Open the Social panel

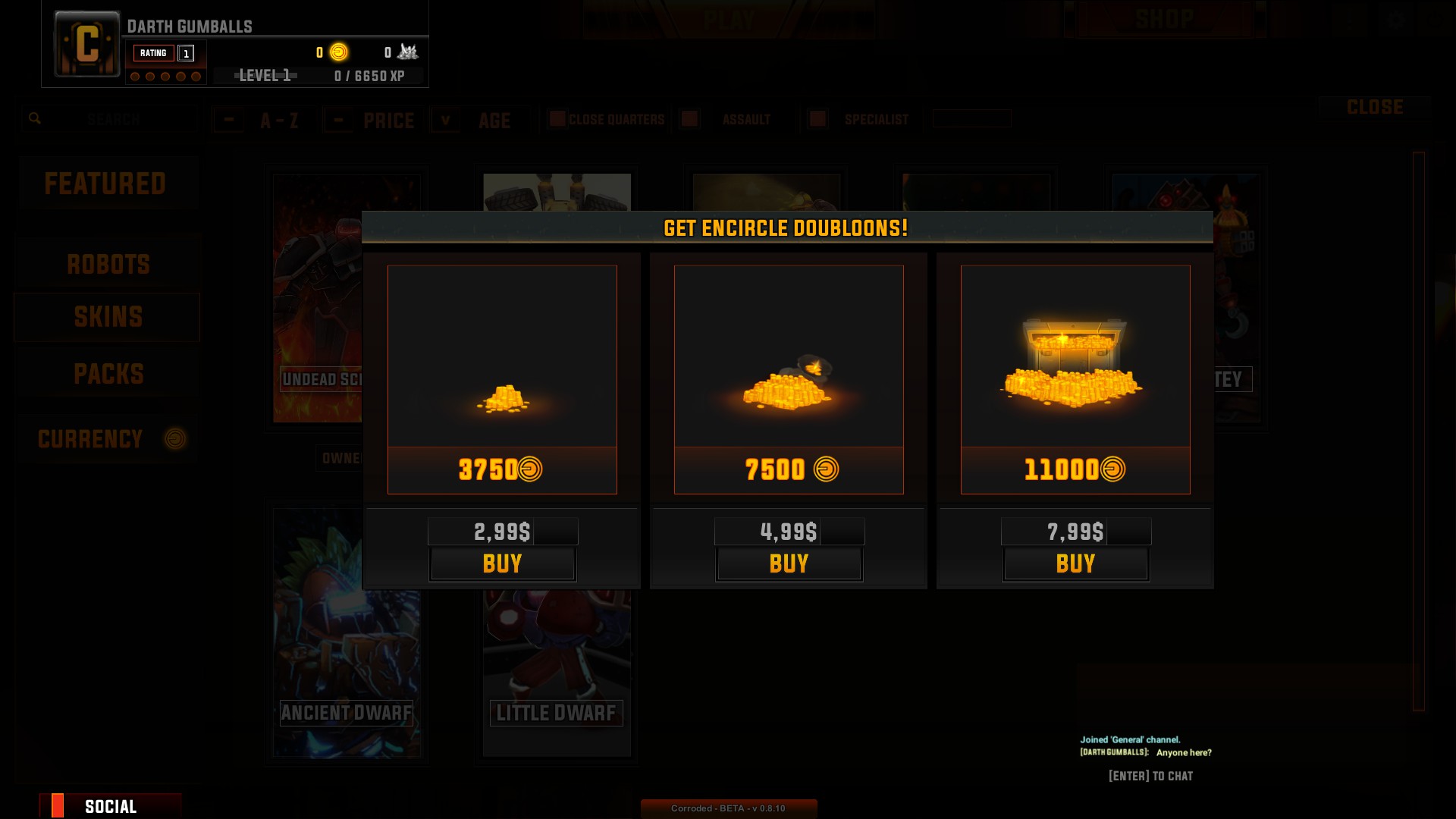click(x=111, y=806)
